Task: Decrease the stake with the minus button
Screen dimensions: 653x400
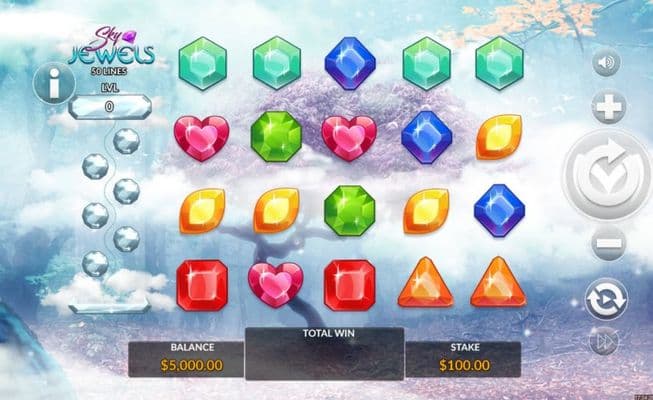Action: (x=607, y=243)
